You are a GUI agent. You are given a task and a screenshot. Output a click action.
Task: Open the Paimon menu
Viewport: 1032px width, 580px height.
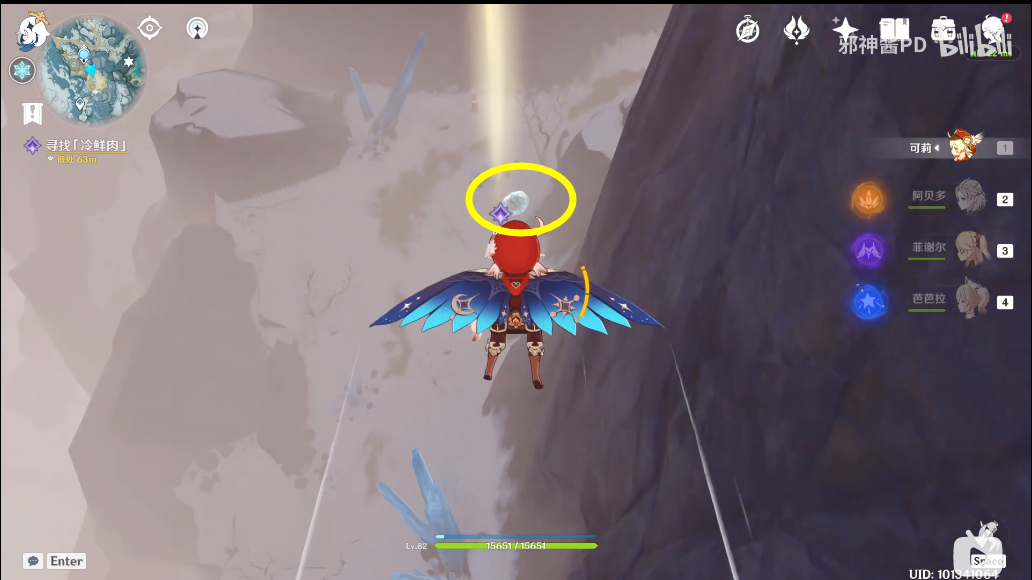tap(33, 33)
